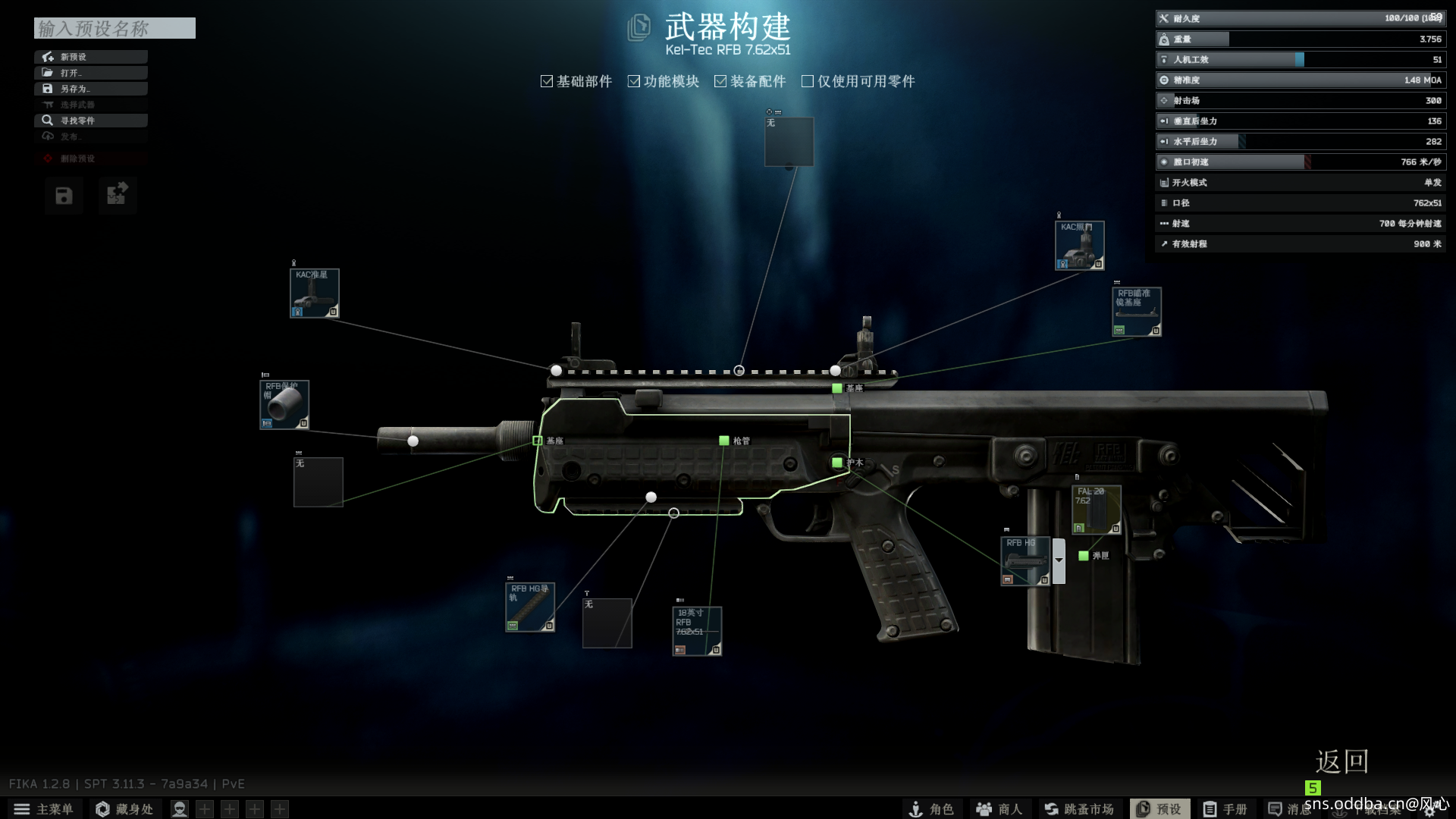Click the preset name input field
Viewport: 1456px width, 819px height.
click(115, 29)
